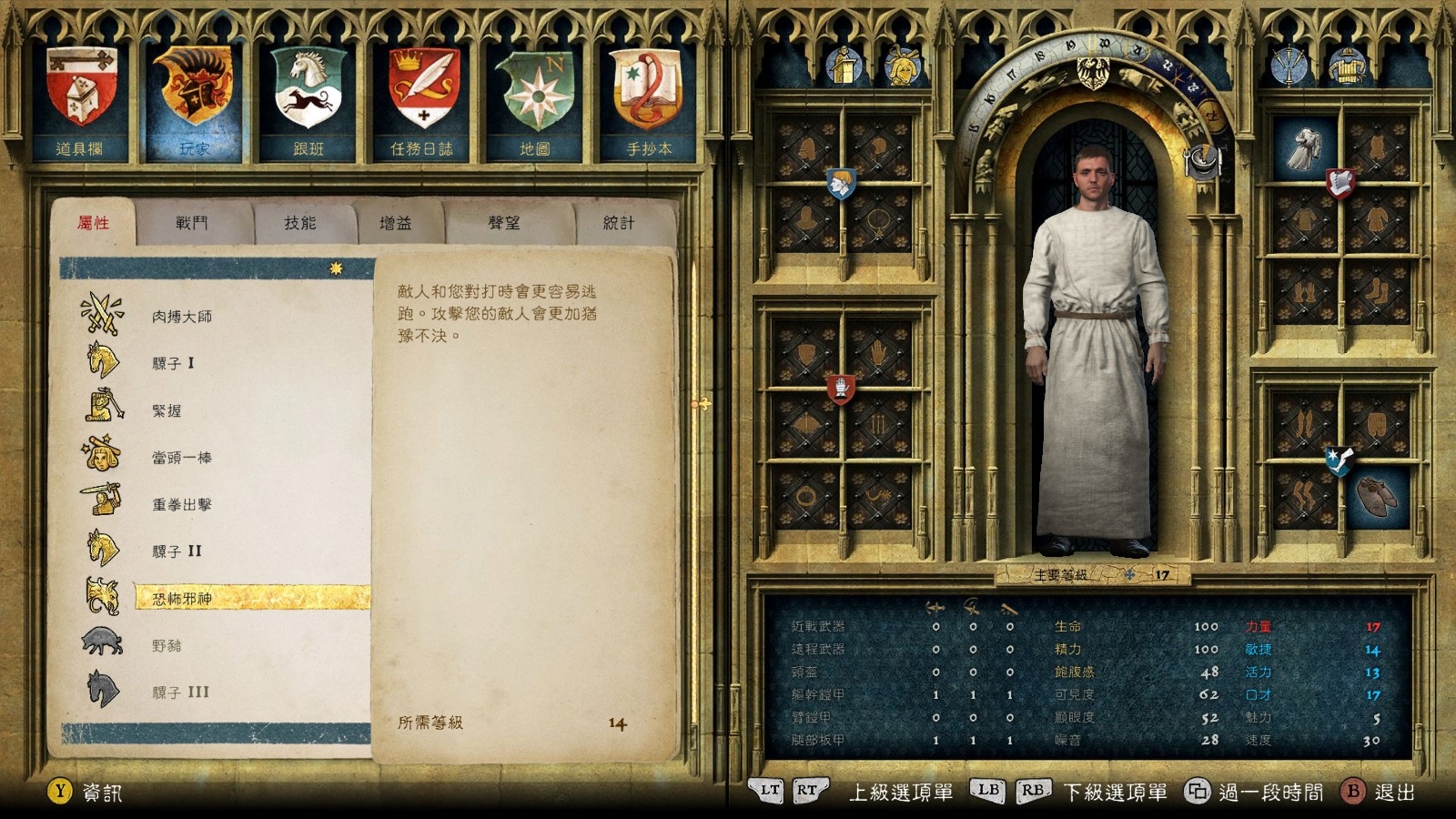Select the 當頭一棒 perk row
Image resolution: width=1456 pixels, height=819 pixels.
pos(182,458)
